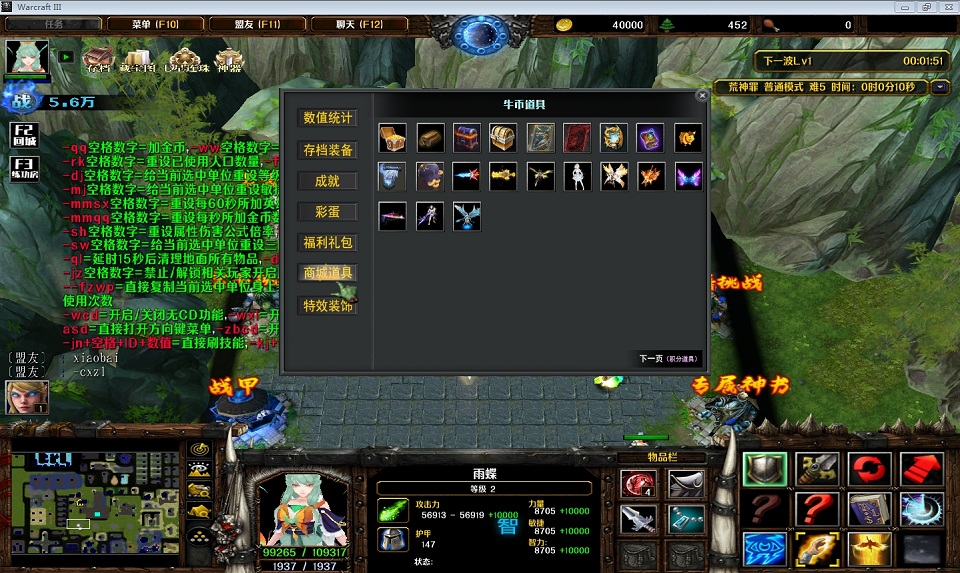Activate the red upward arrow command

[921, 468]
